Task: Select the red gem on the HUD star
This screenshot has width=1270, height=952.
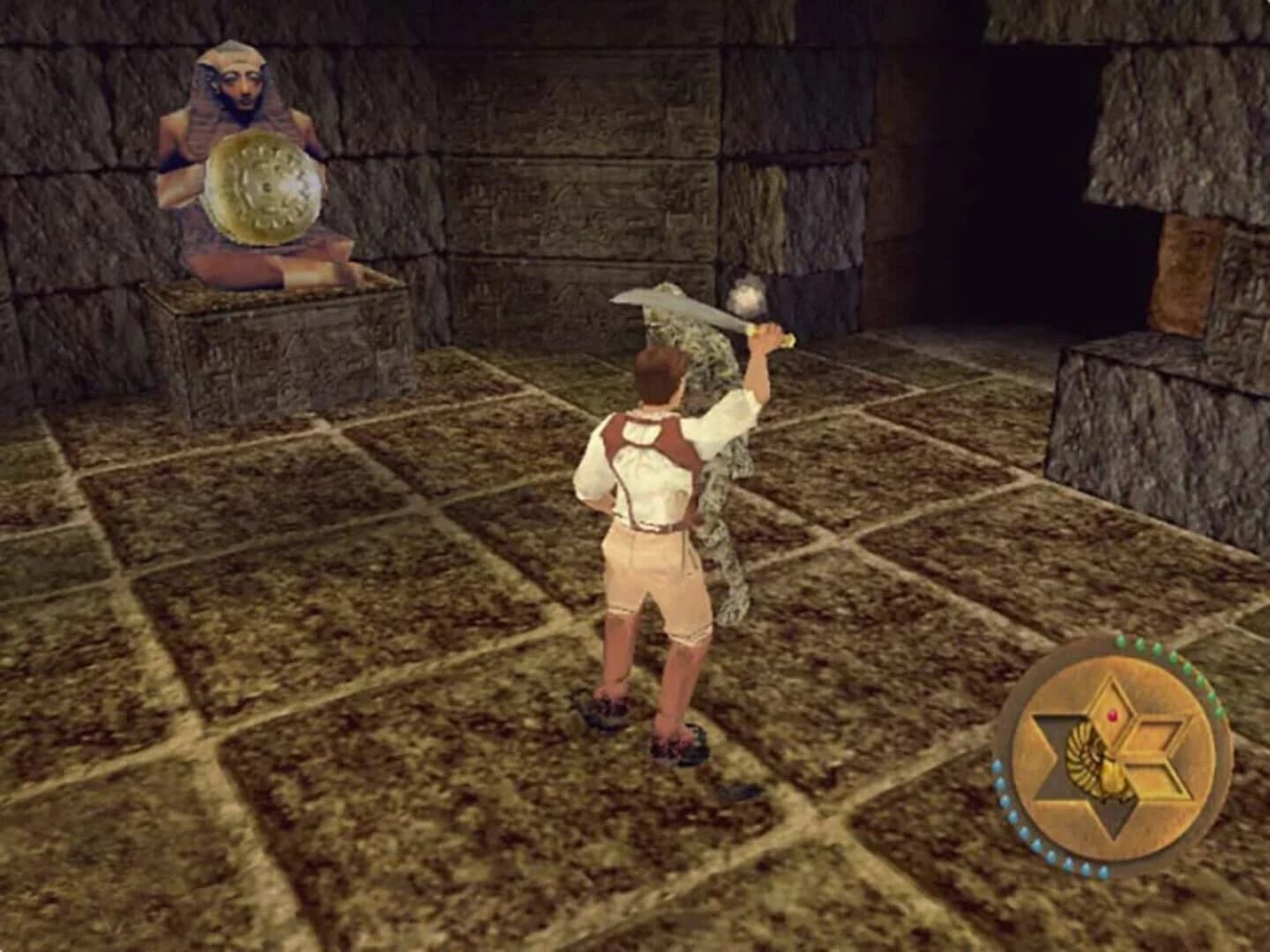Action: pos(1114,716)
